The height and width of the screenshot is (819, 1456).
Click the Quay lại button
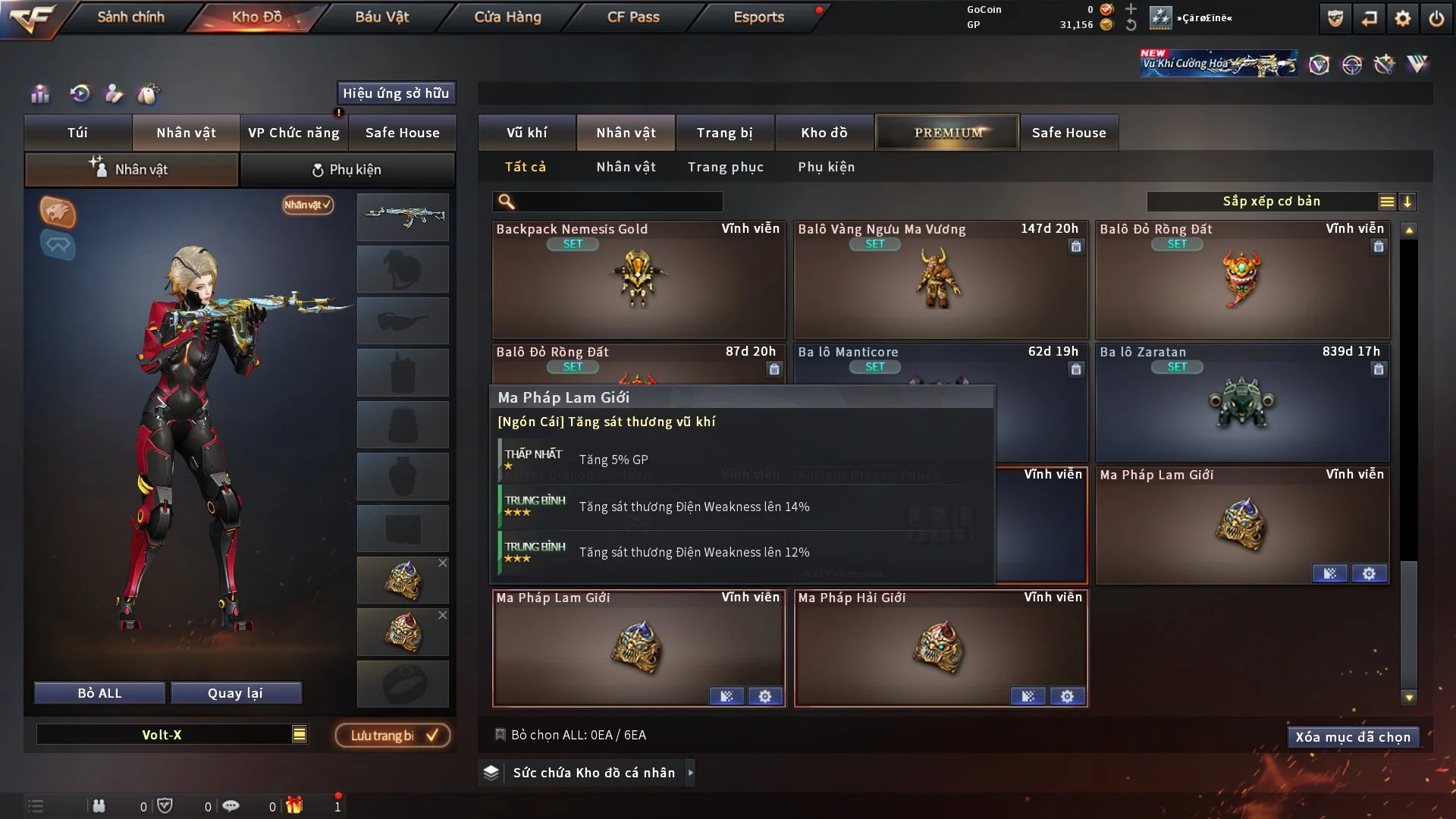tap(235, 693)
